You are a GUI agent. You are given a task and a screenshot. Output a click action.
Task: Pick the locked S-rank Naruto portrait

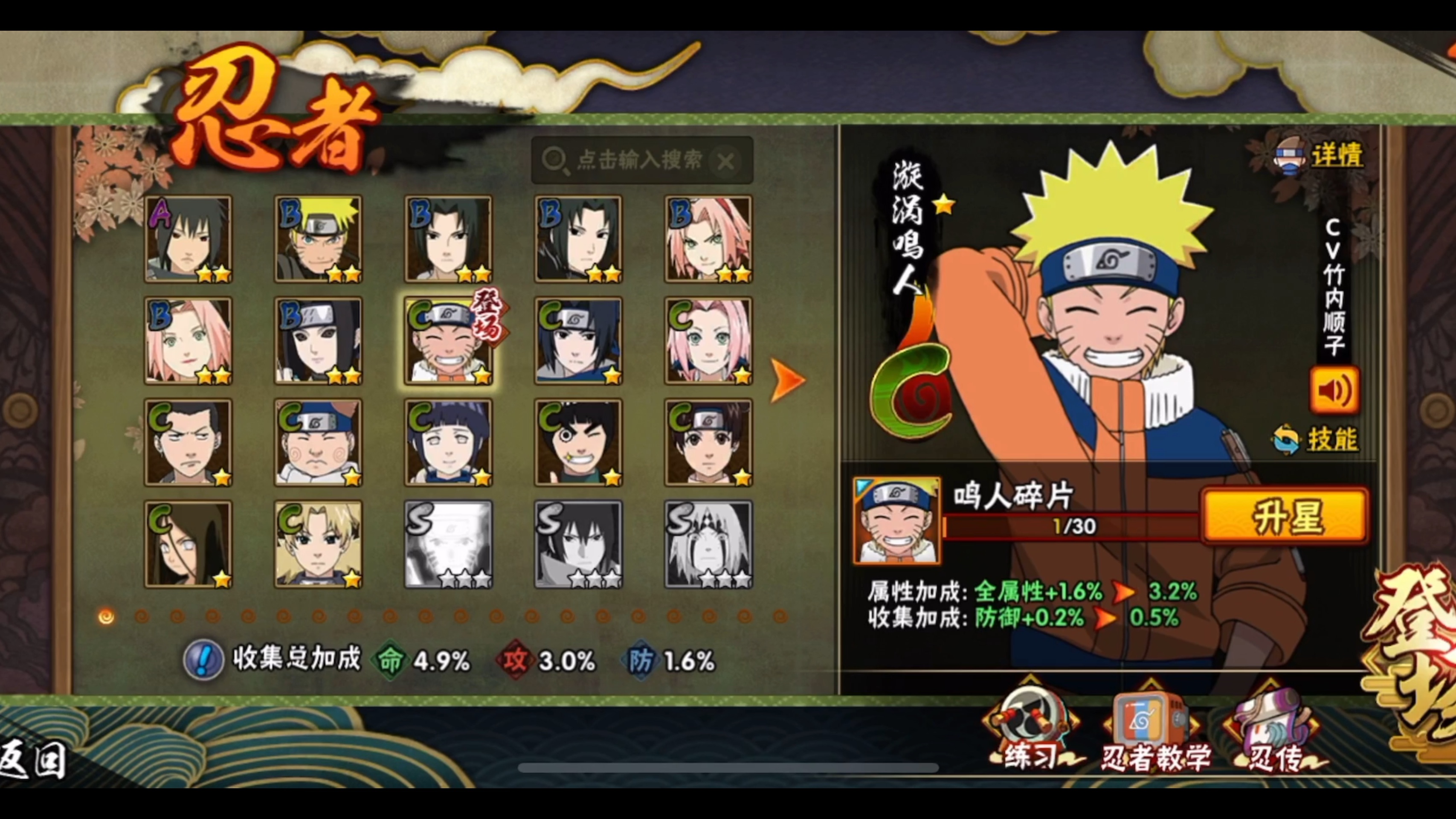tap(448, 544)
